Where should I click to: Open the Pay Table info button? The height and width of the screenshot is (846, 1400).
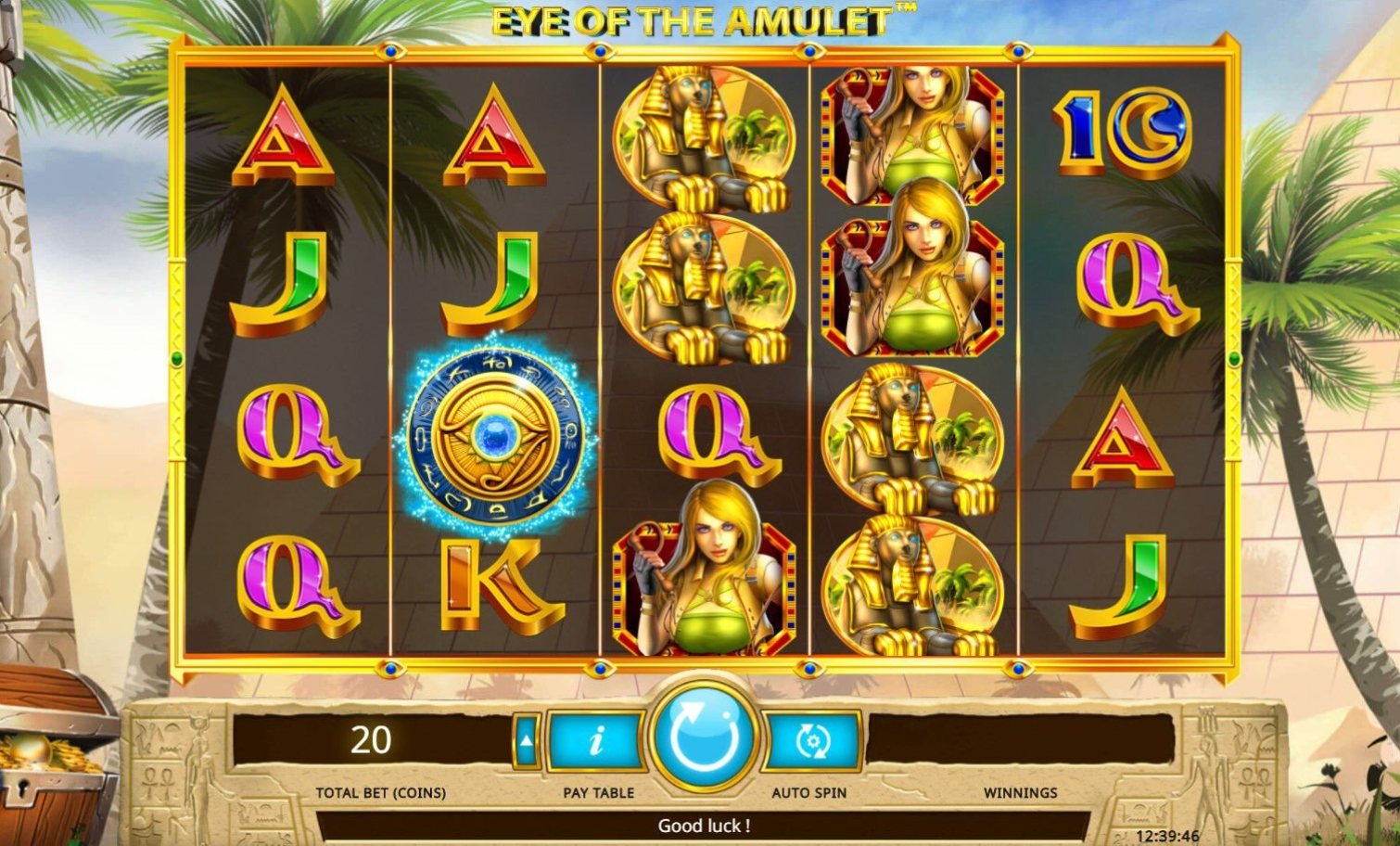click(596, 740)
